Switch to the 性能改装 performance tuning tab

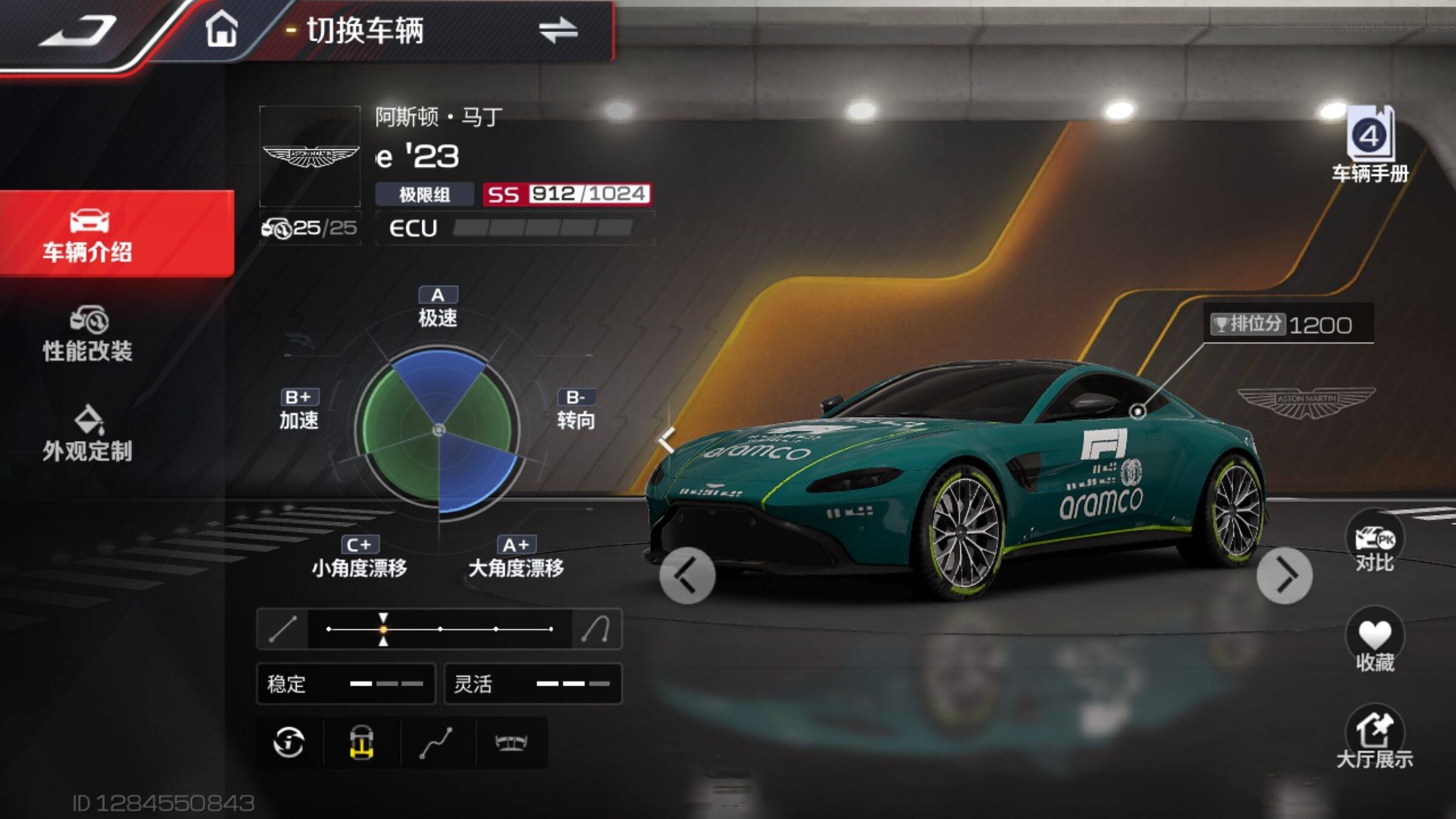(88, 335)
